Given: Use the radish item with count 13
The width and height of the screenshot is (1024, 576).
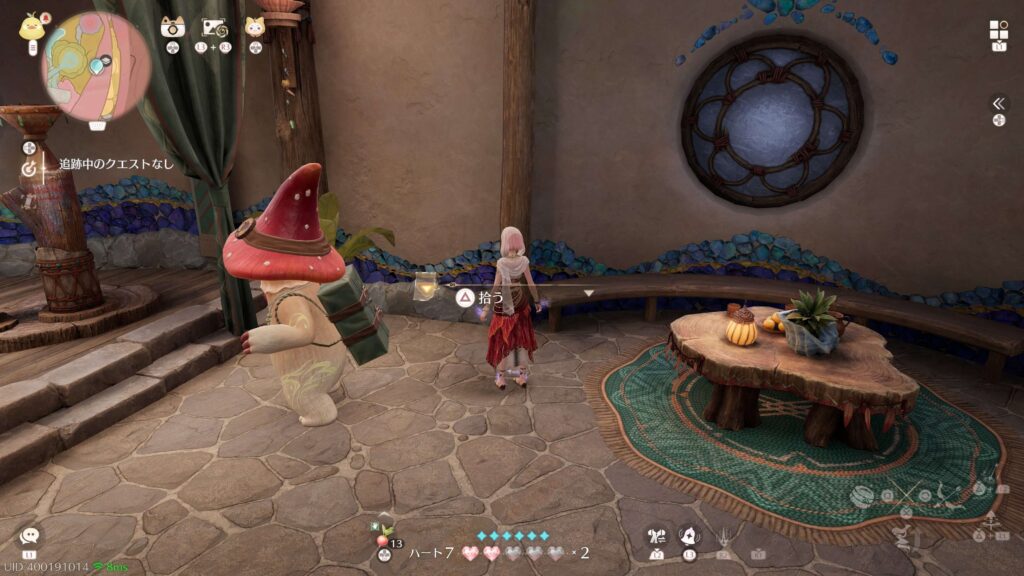Looking at the screenshot, I should pyautogui.click(x=383, y=538).
